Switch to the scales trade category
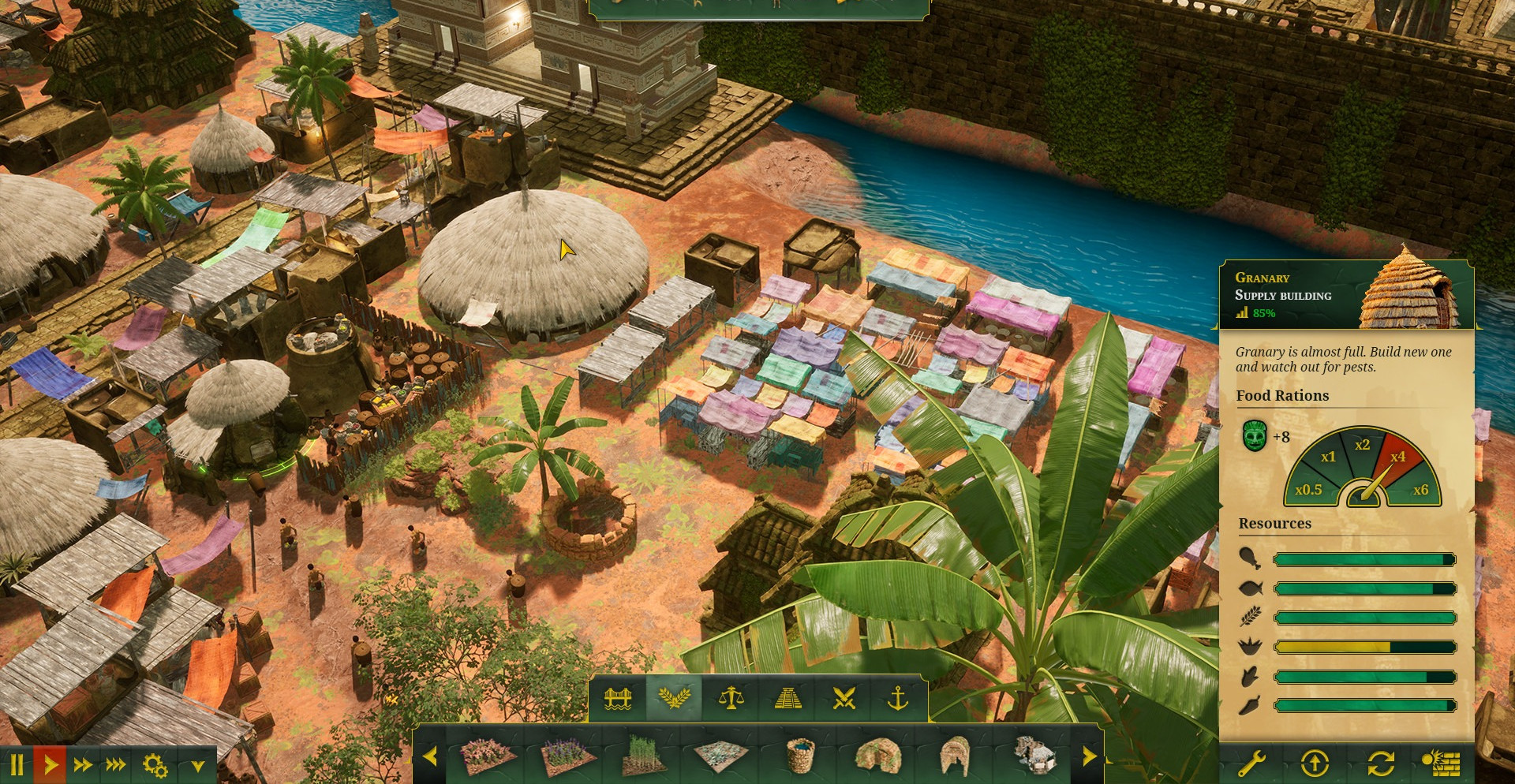Viewport: 1515px width, 784px height. 731,698
